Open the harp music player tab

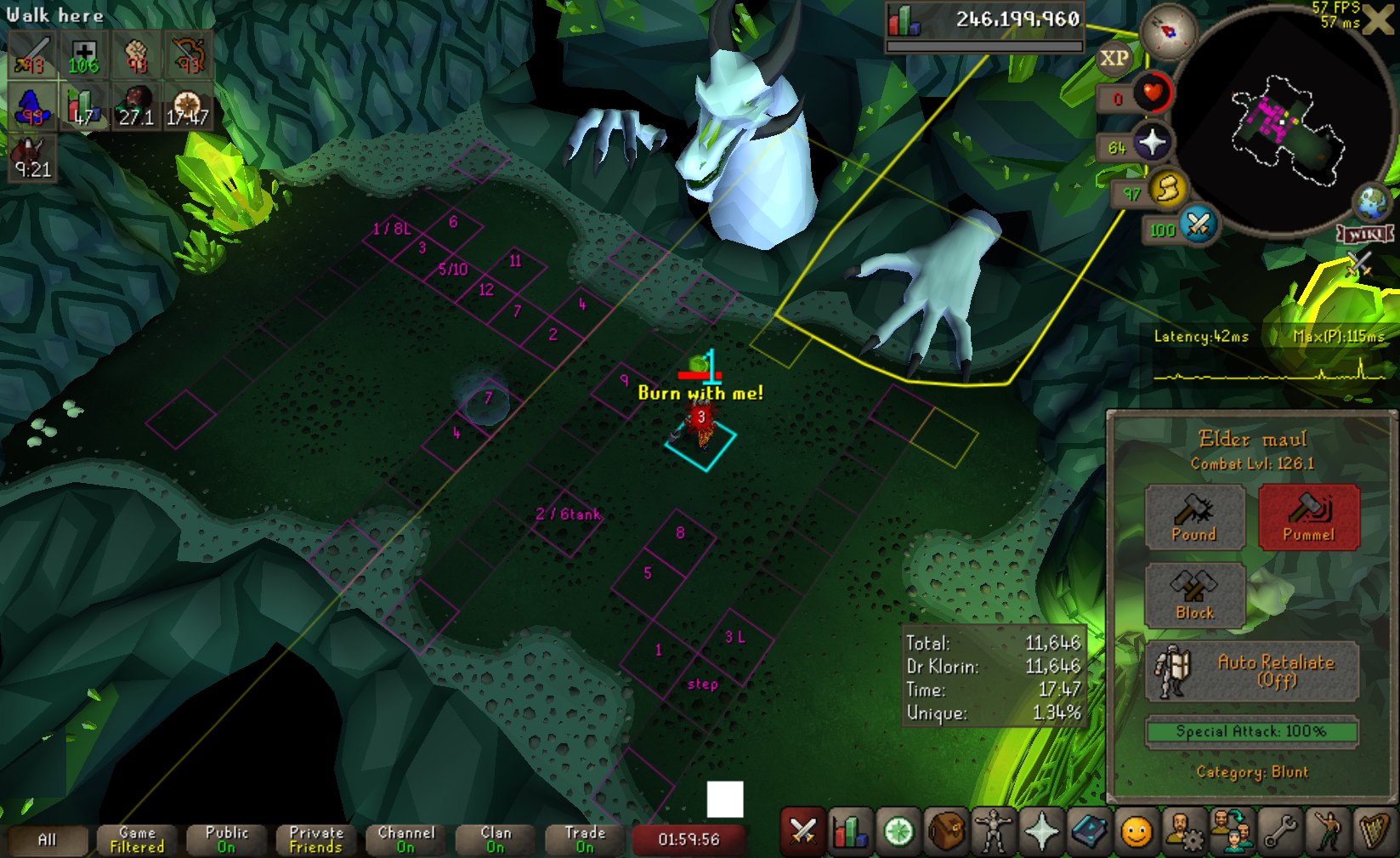(1374, 832)
